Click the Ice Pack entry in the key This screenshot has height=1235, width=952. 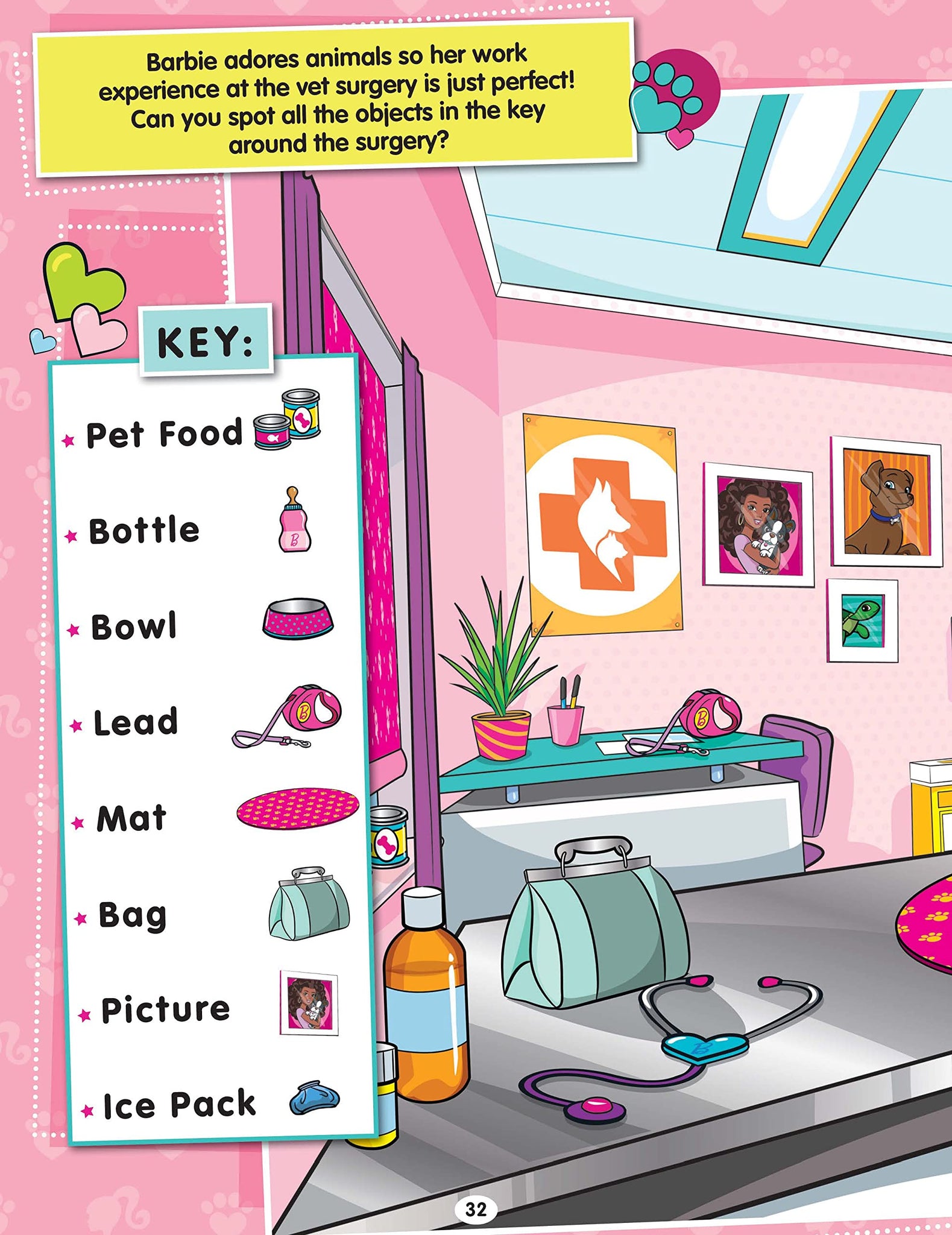pos(179,1105)
